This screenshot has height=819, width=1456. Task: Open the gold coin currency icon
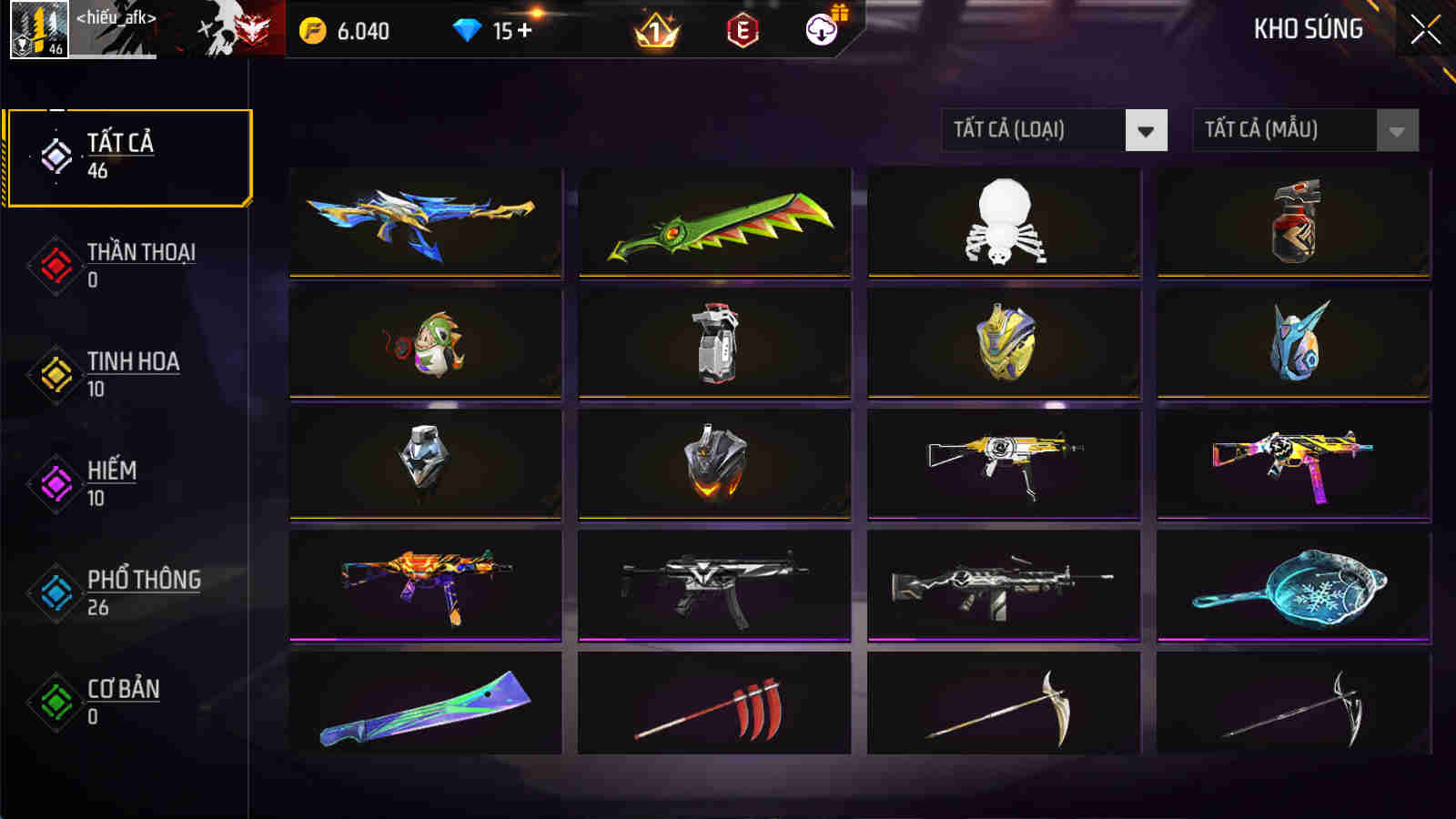tap(314, 27)
